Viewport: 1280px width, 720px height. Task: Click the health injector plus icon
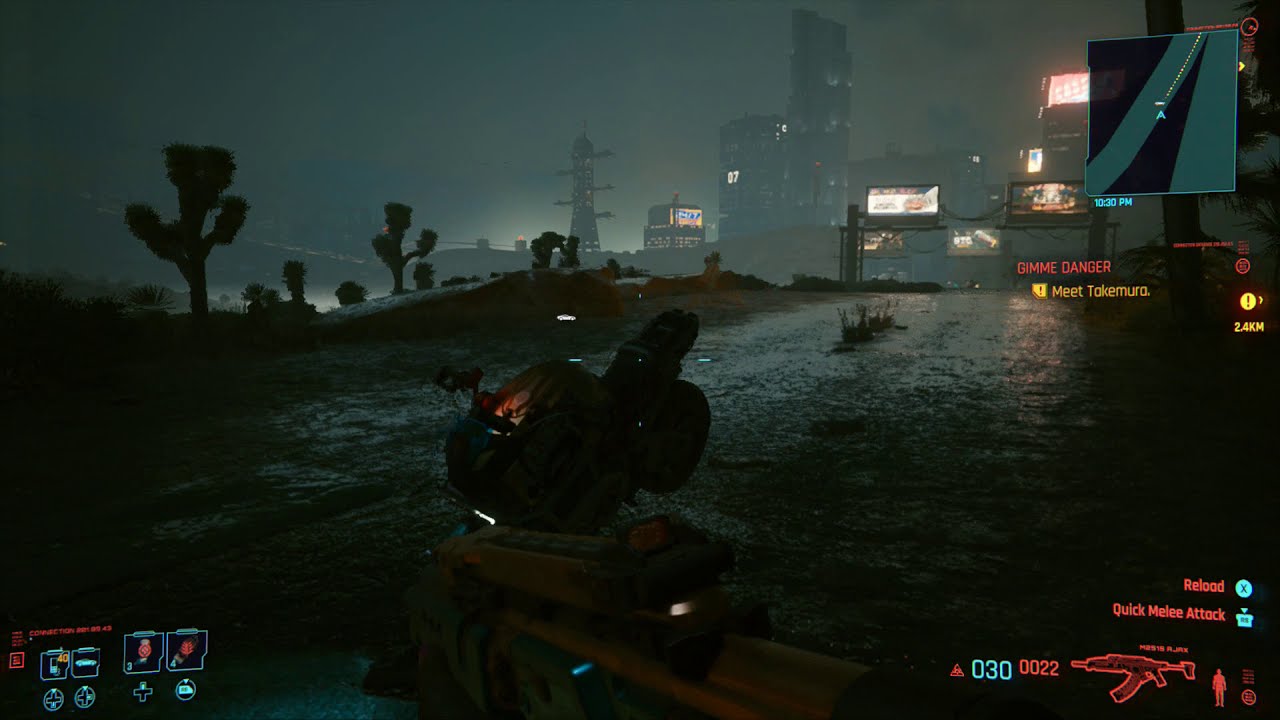[143, 693]
